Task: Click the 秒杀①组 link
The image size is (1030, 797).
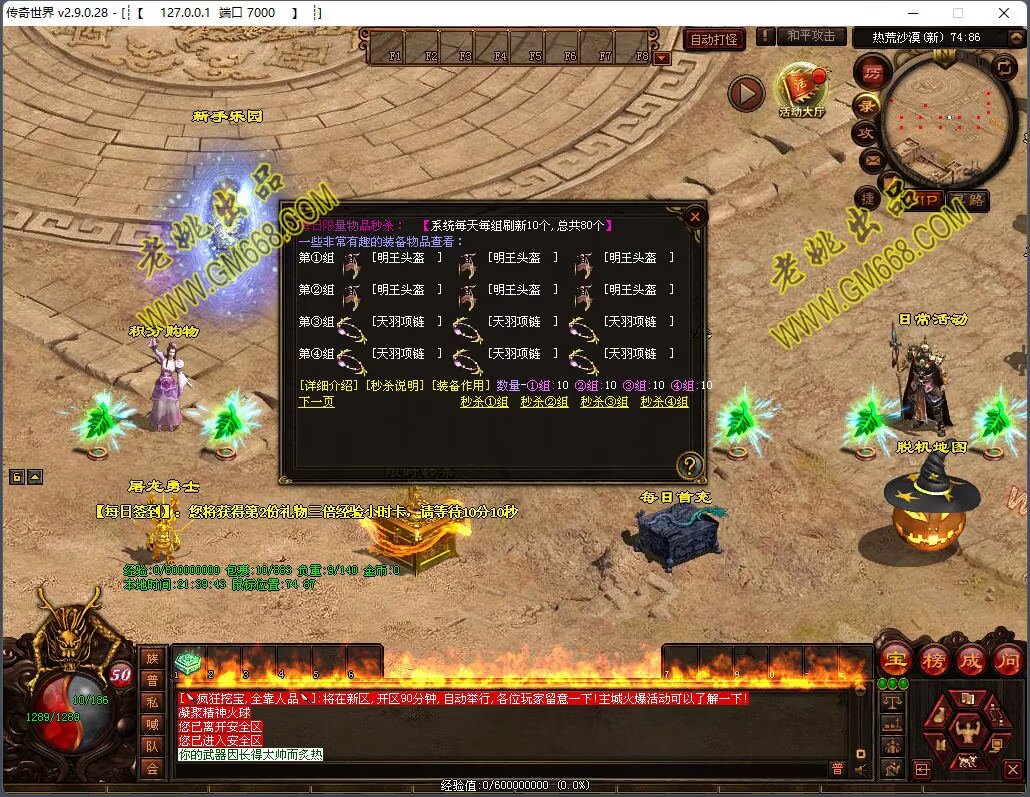Action: (484, 402)
